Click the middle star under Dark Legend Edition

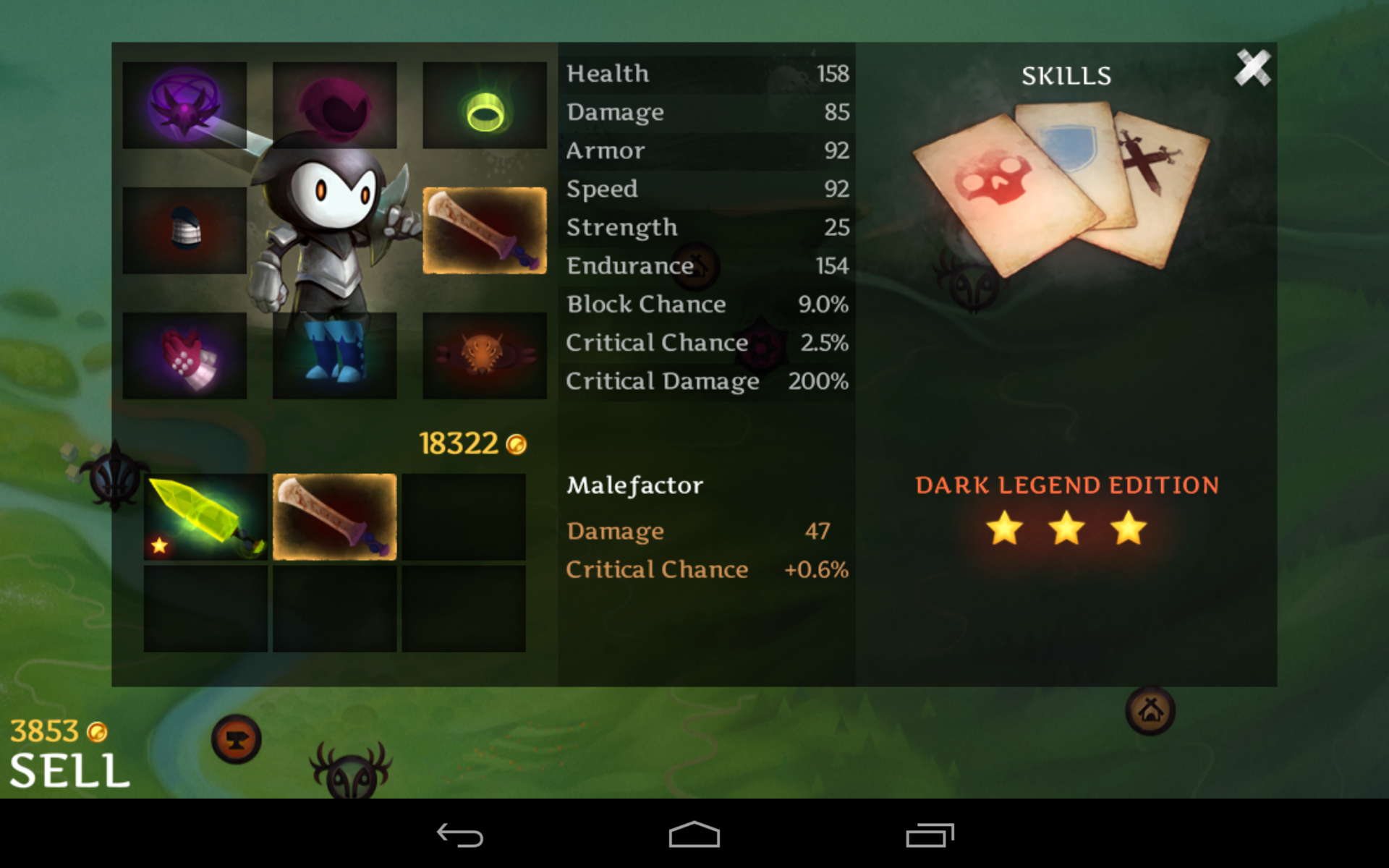pyautogui.click(x=1067, y=530)
